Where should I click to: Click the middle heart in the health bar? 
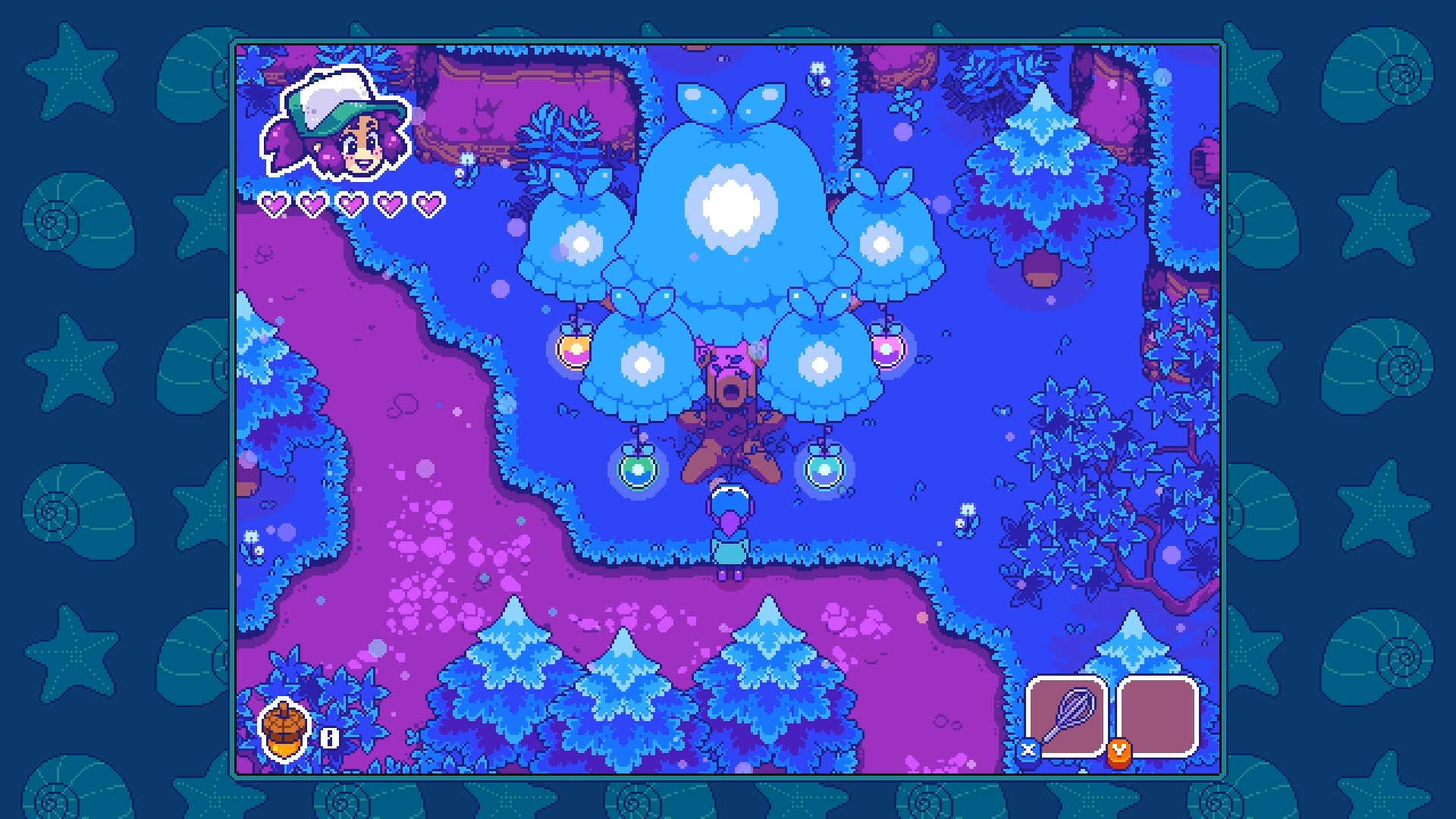point(350,203)
